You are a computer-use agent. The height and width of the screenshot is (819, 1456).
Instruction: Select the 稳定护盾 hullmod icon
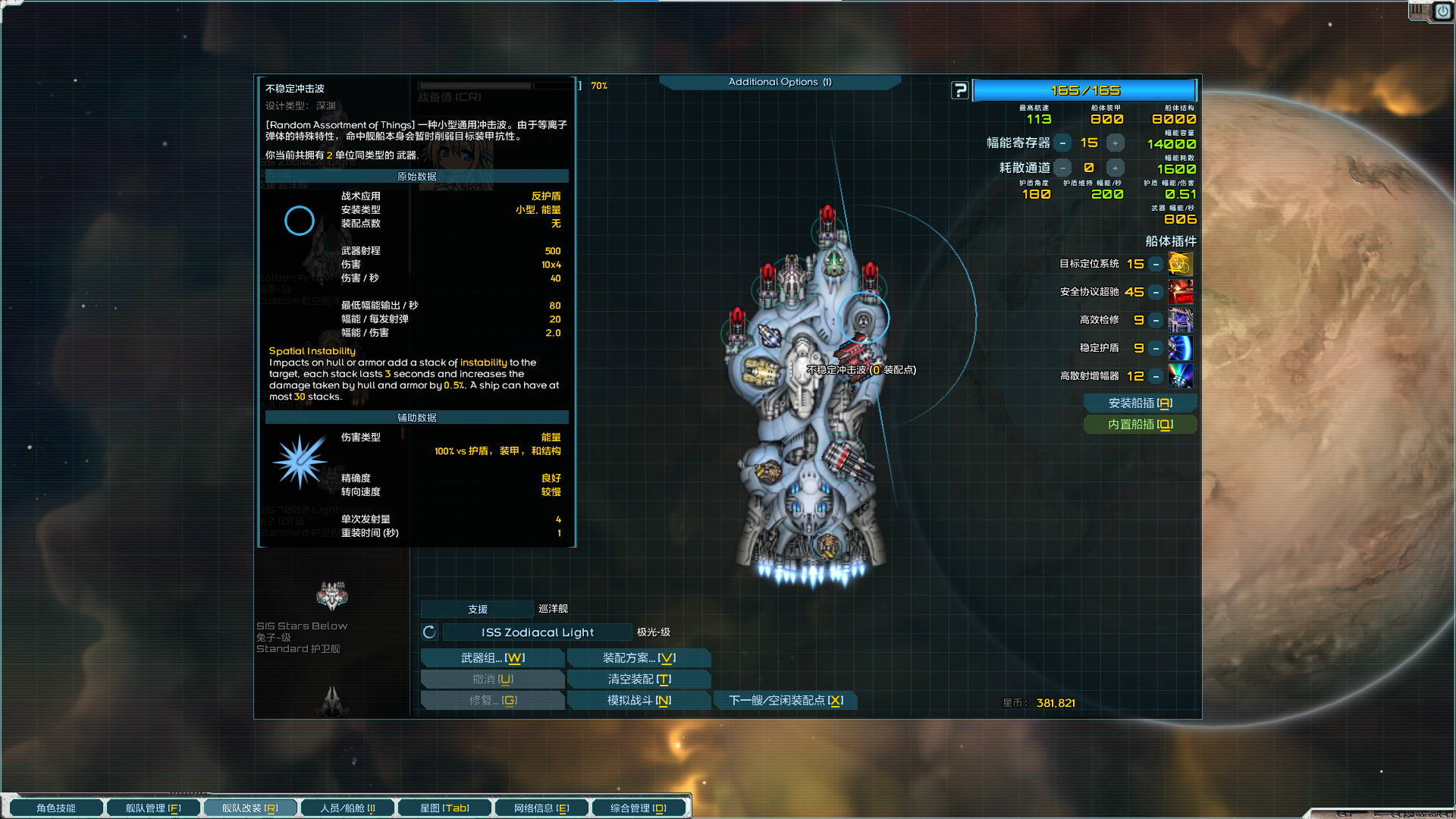(1180, 348)
